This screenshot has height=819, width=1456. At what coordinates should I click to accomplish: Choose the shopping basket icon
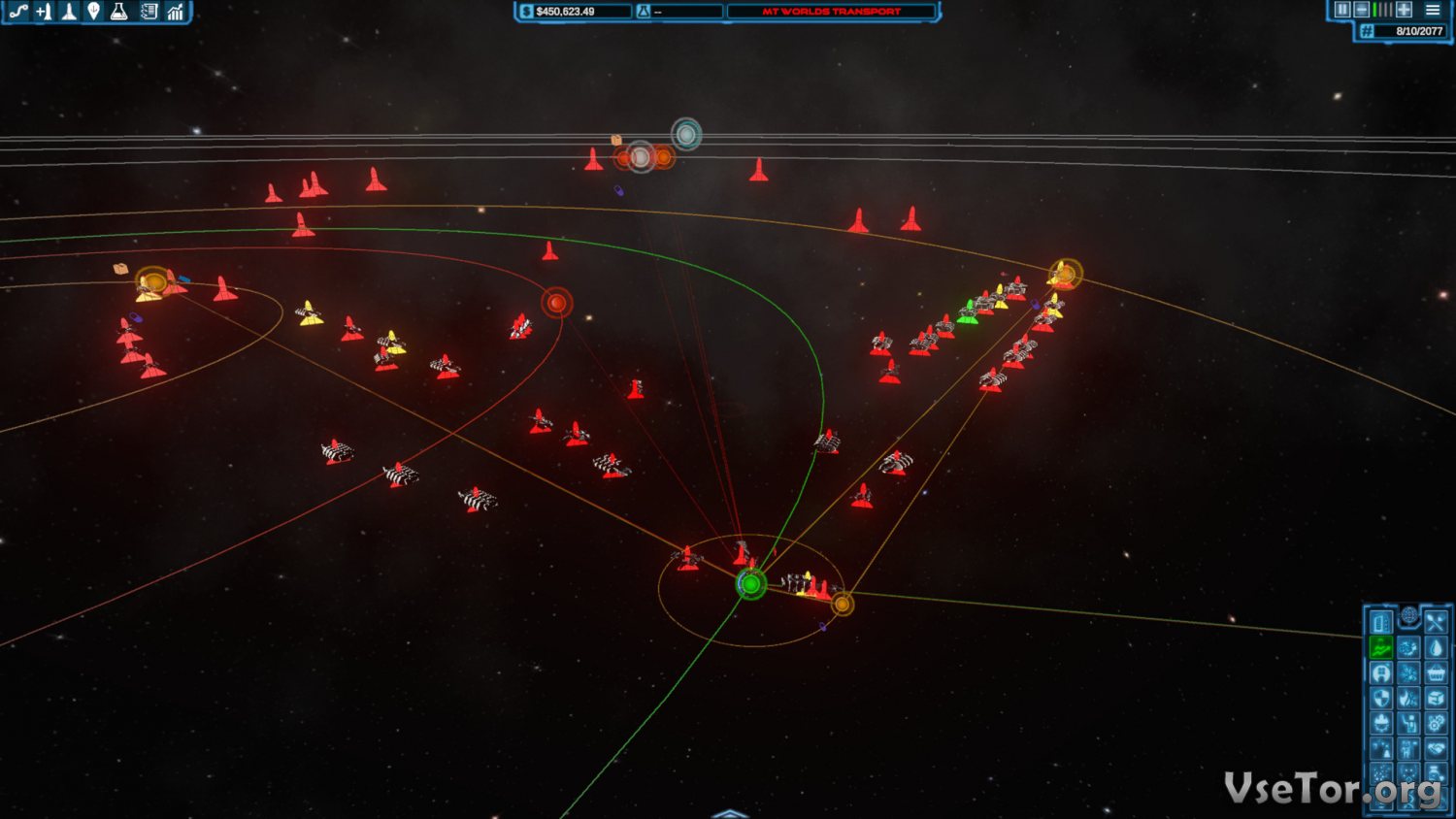tap(1436, 672)
